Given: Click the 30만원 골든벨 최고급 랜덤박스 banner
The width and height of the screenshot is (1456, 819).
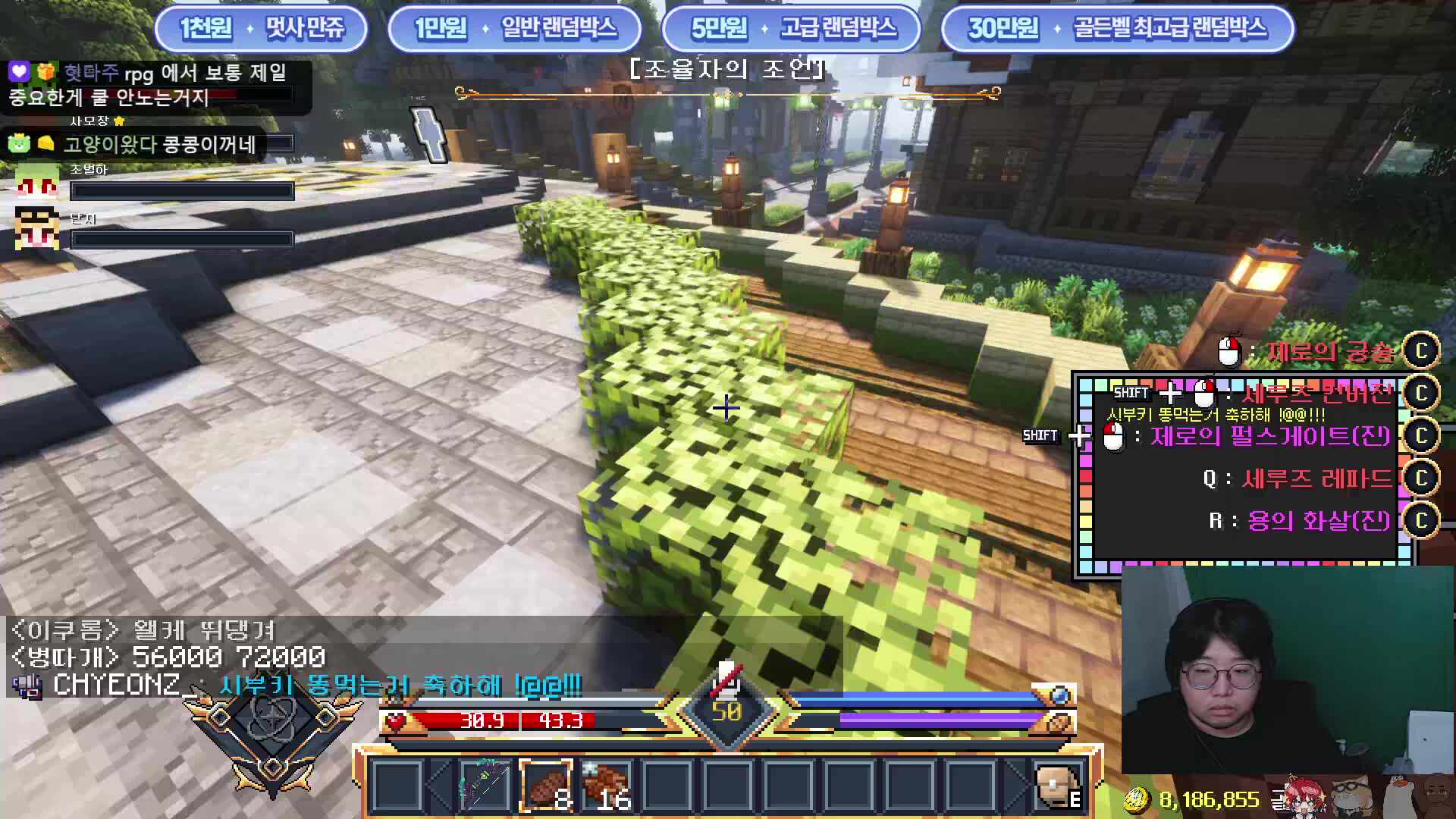Looking at the screenshot, I should pyautogui.click(x=1117, y=29).
